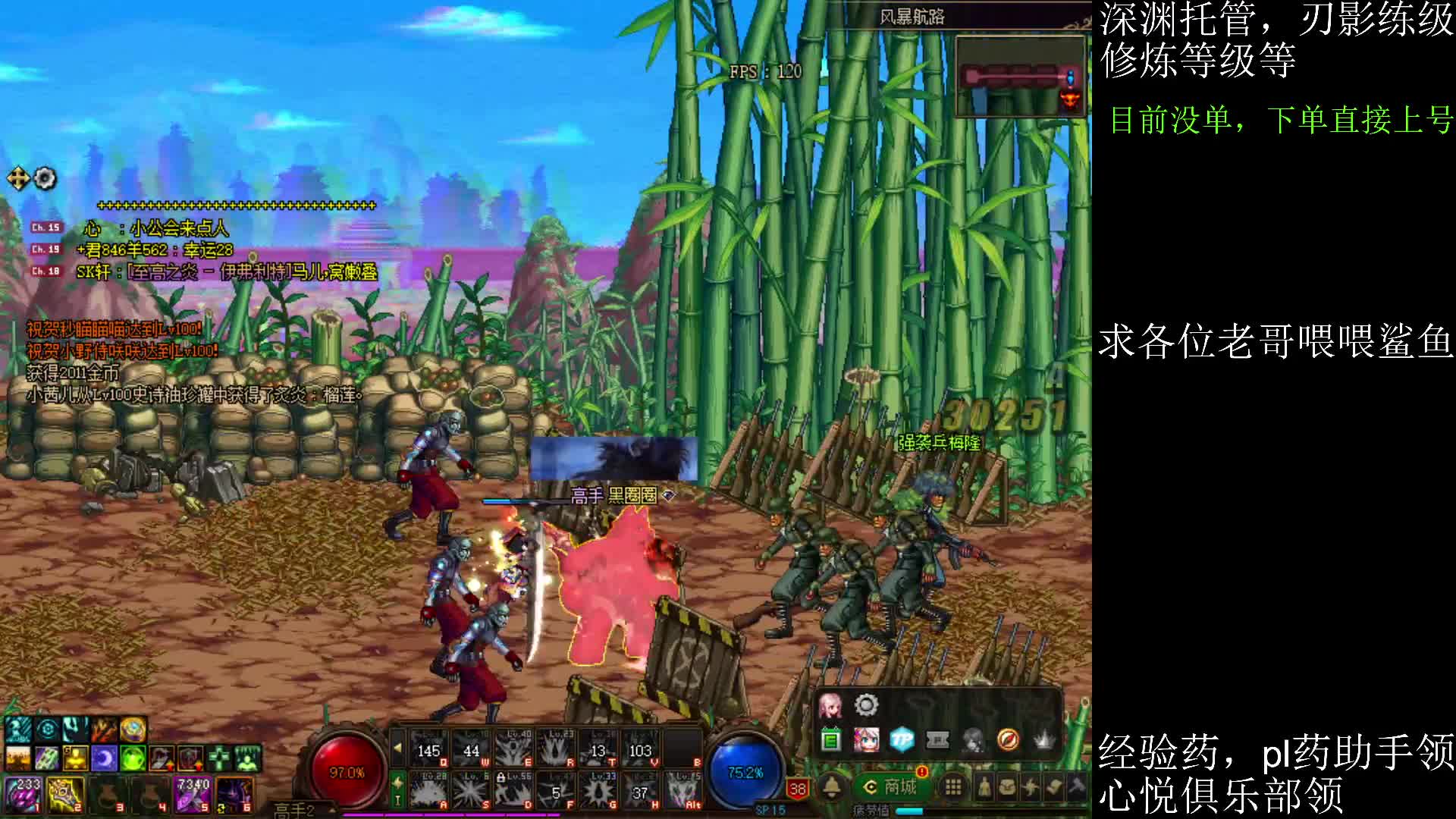The image size is (1456, 819).
Task: Use the purple item in quick slot 5
Action: [192, 794]
